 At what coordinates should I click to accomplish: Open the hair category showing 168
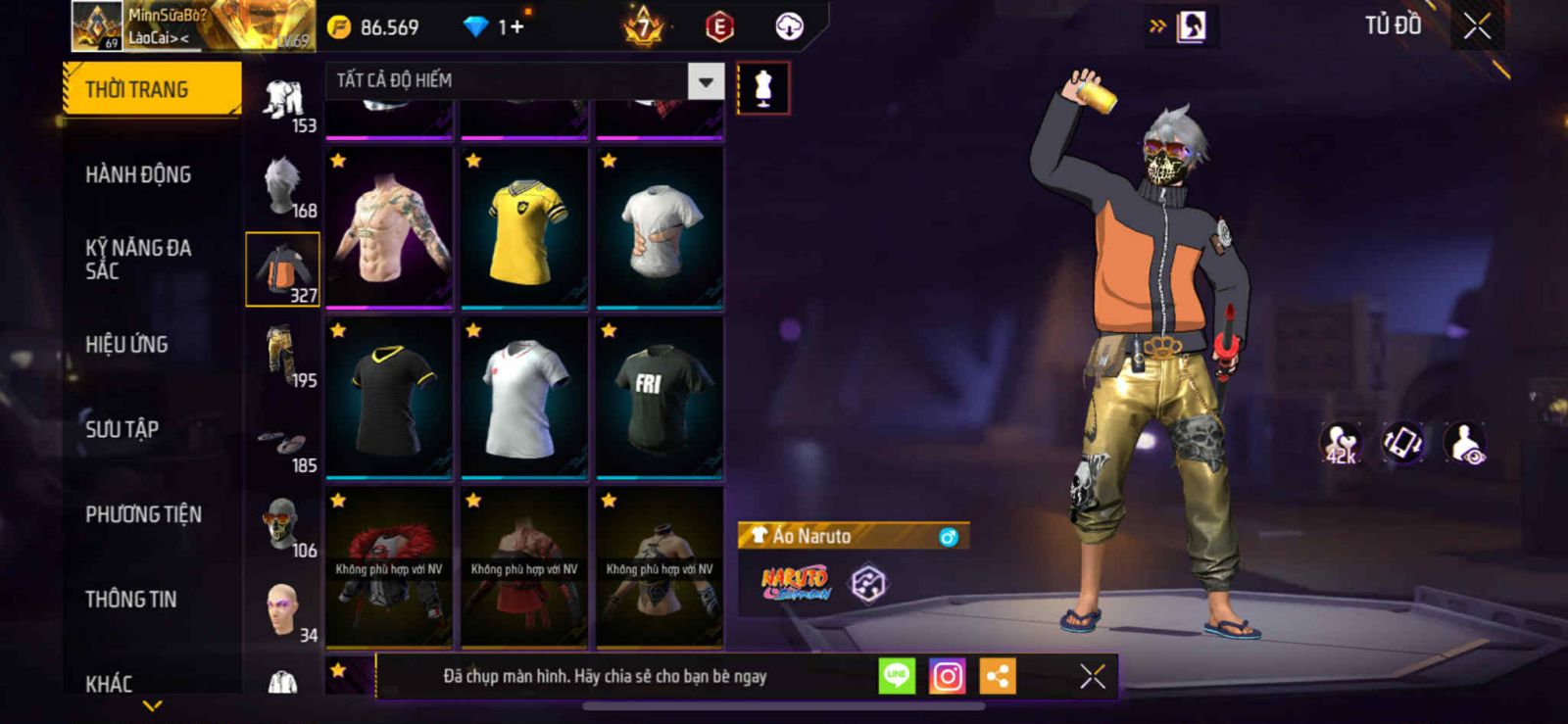coord(283,185)
